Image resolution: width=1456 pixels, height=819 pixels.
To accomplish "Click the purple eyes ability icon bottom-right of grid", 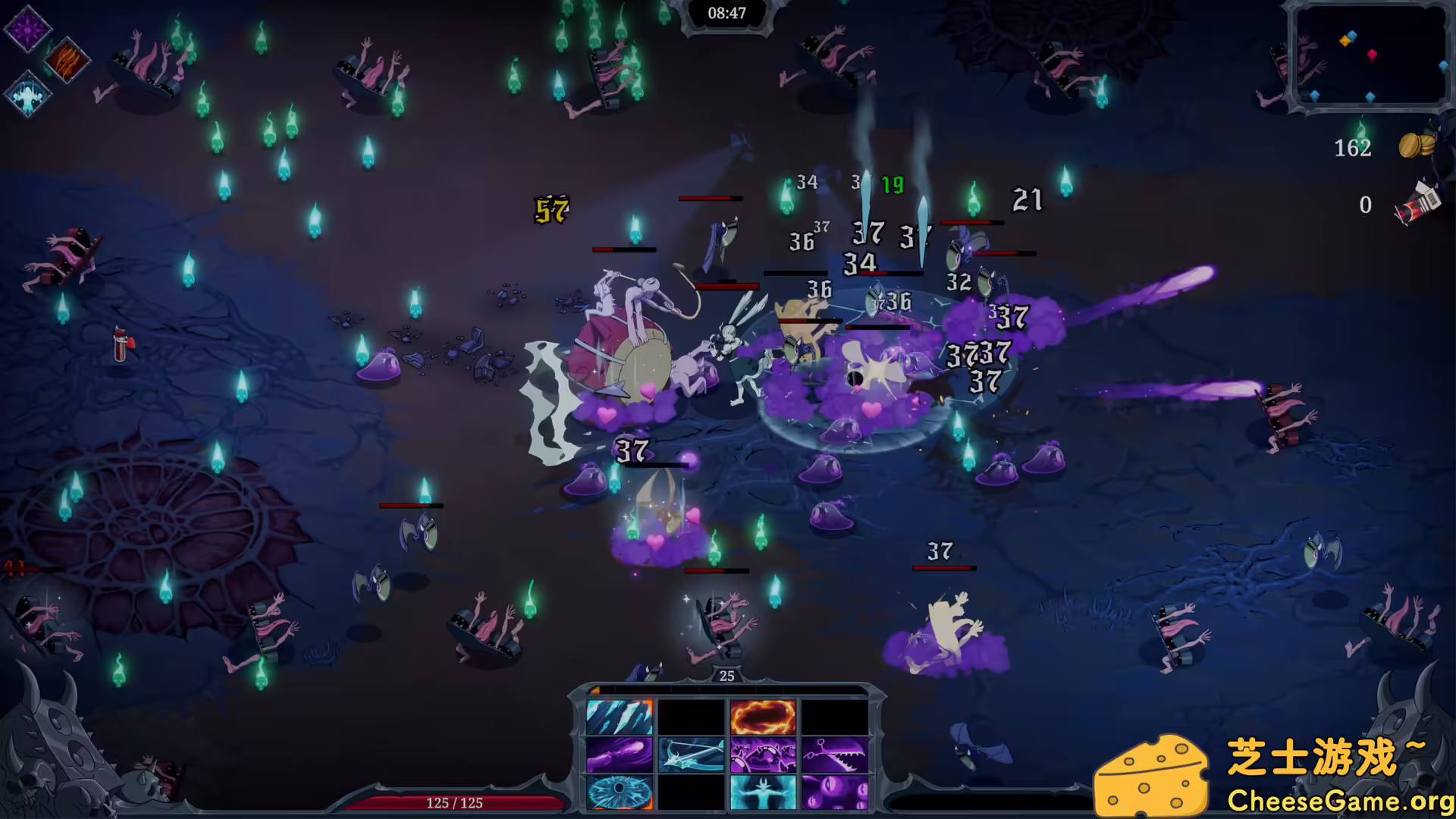I will tap(836, 793).
